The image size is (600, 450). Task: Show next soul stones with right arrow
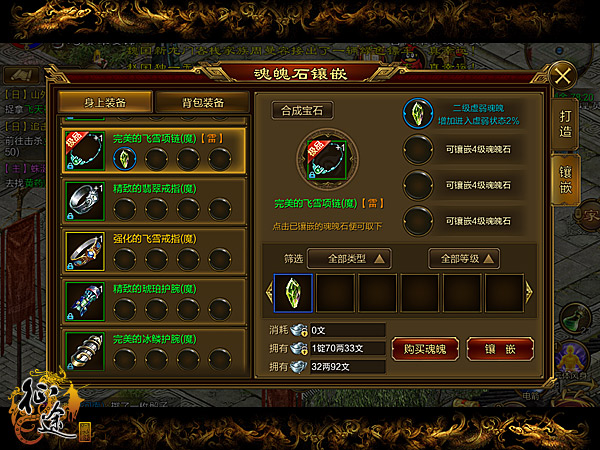530,293
